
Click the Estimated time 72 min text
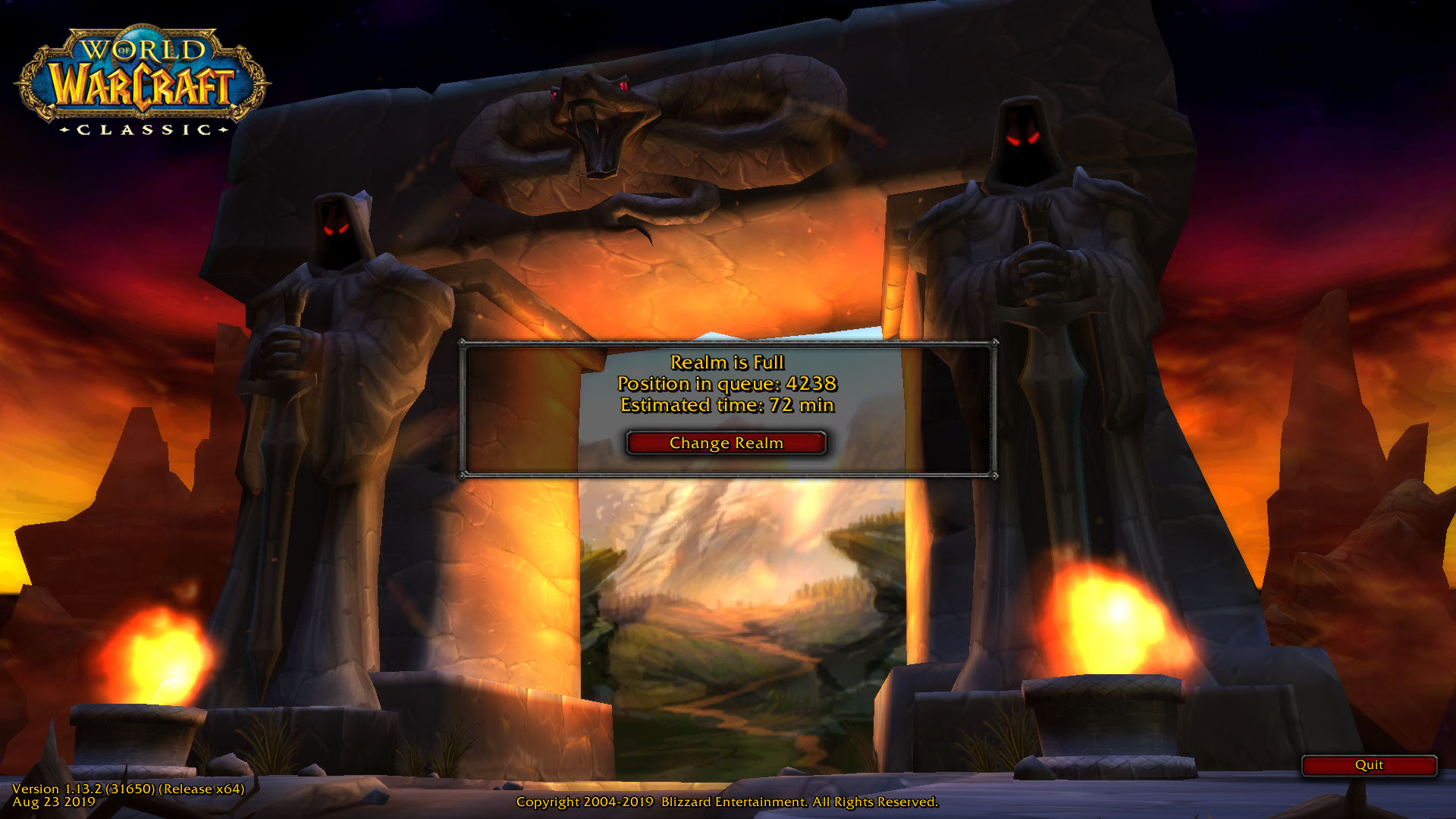726,405
